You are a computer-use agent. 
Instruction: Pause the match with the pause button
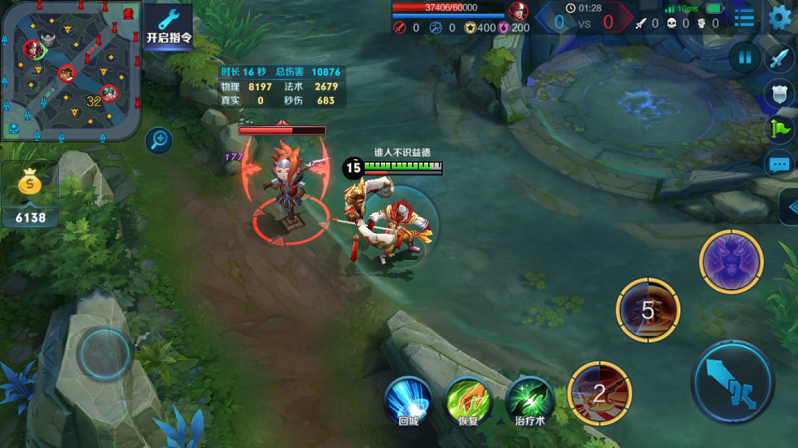(745, 58)
